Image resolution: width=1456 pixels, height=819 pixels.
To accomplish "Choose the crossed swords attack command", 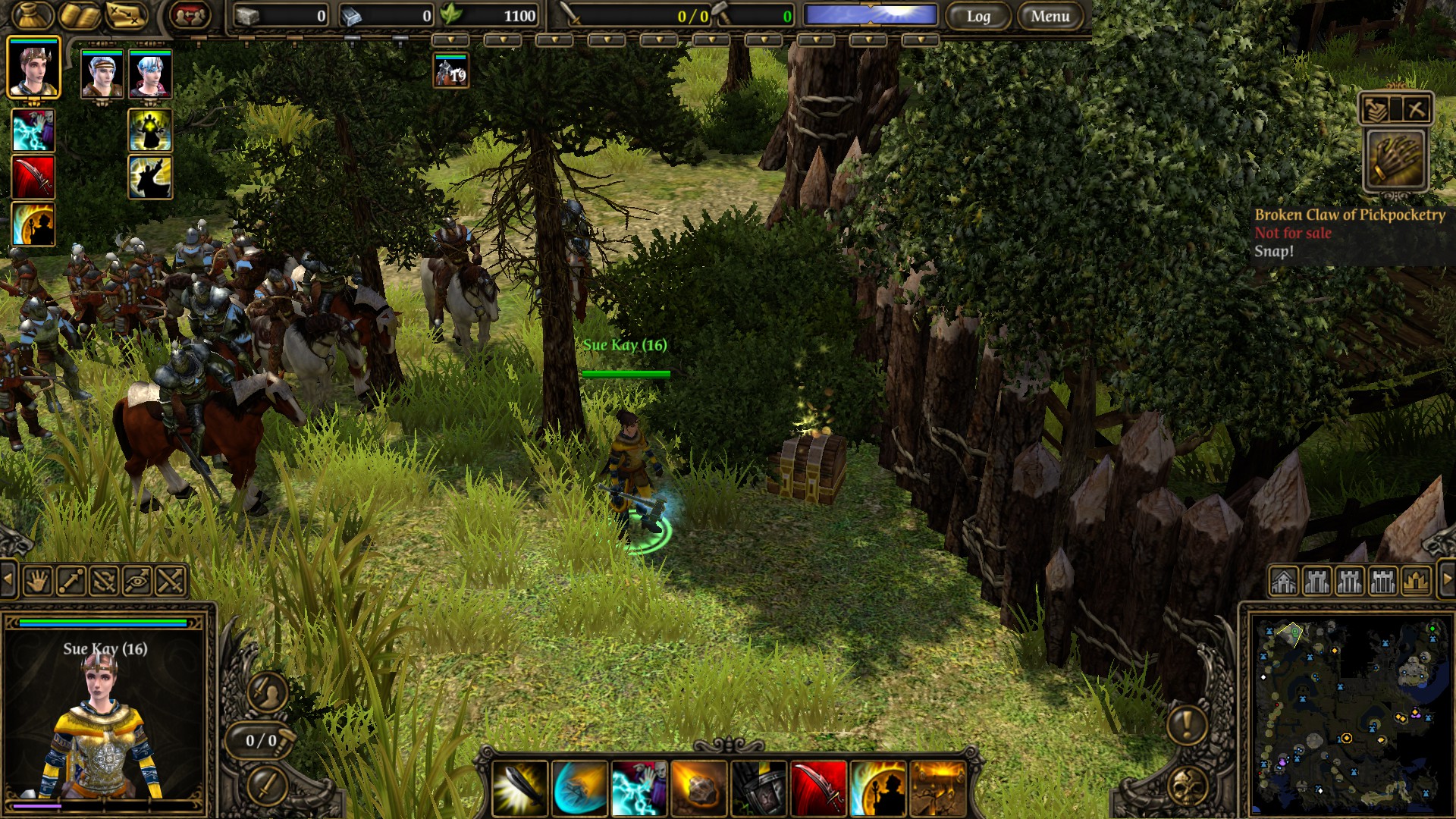I will 171,582.
